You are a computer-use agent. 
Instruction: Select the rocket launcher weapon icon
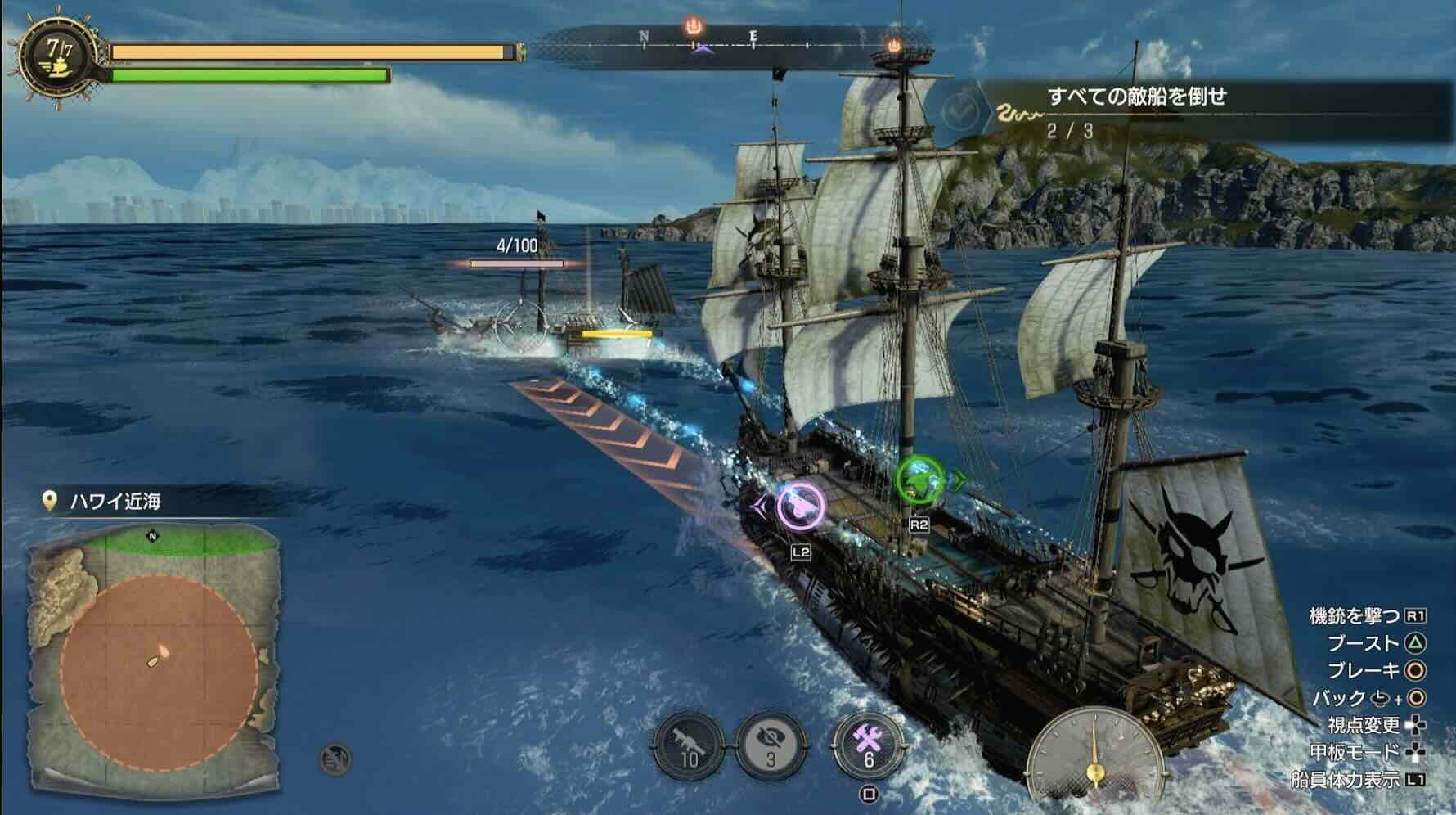689,745
